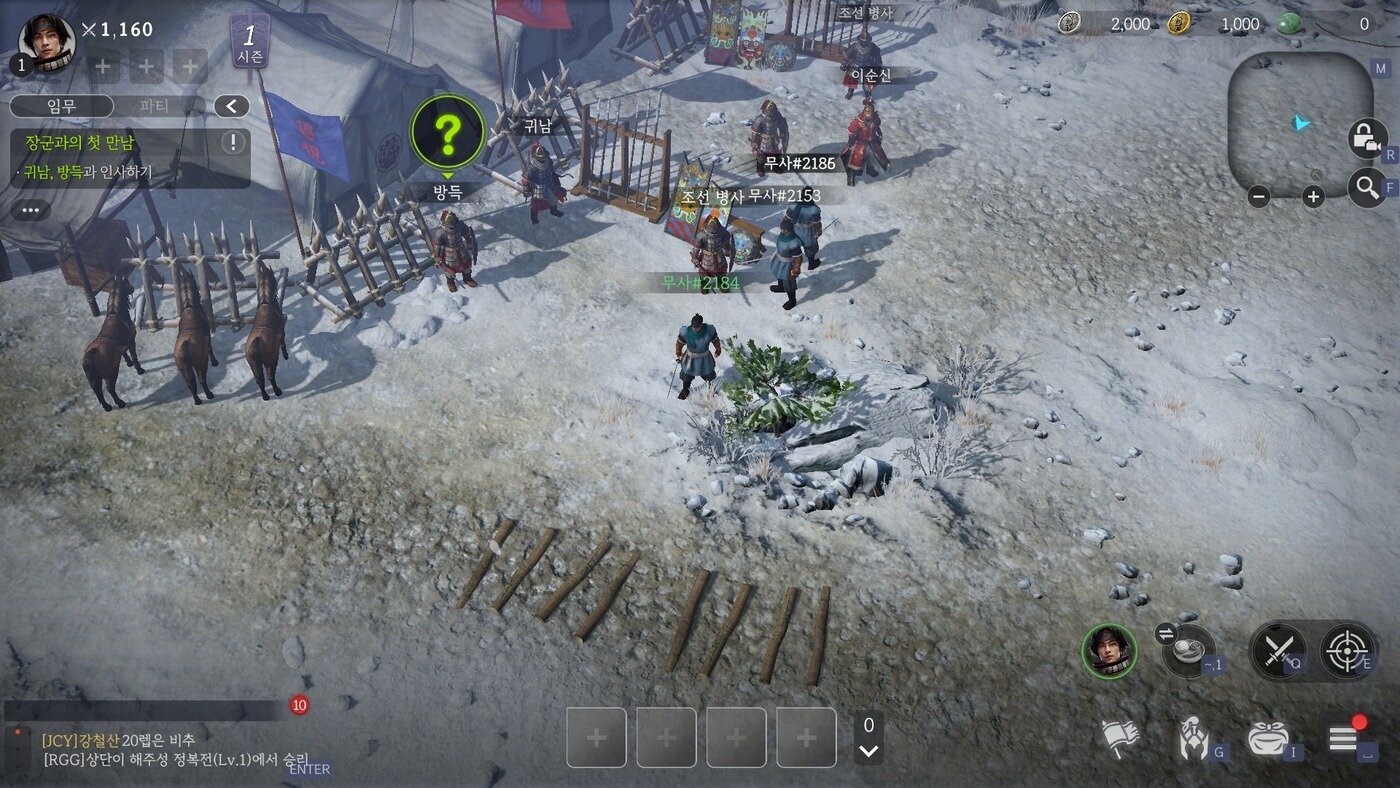Activate the crosshair target skill
The width and height of the screenshot is (1400, 788).
pos(1347,651)
